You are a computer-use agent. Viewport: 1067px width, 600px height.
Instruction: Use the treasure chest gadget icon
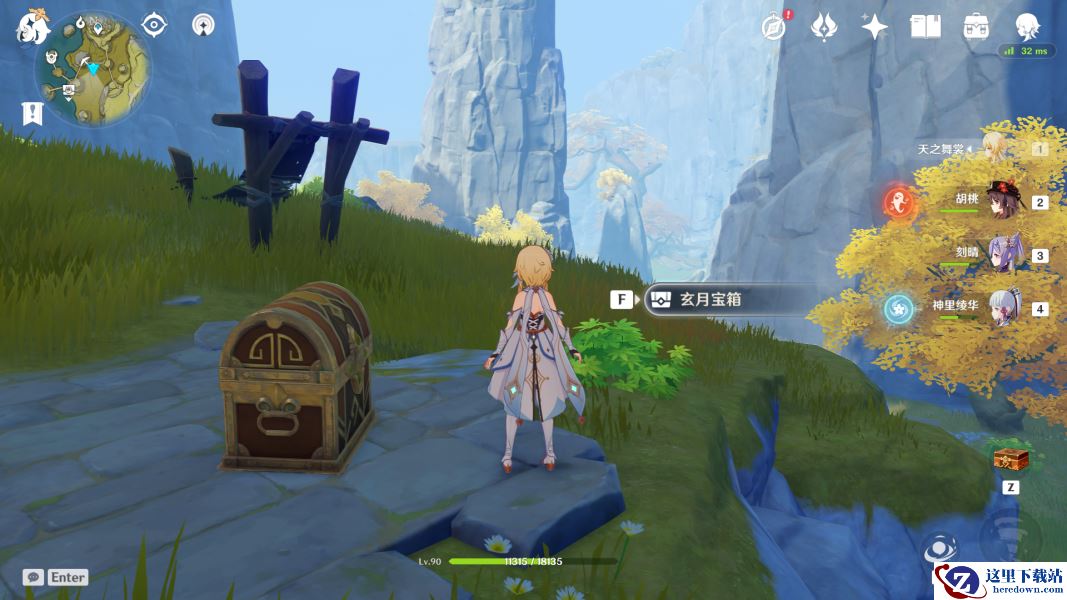[1010, 459]
